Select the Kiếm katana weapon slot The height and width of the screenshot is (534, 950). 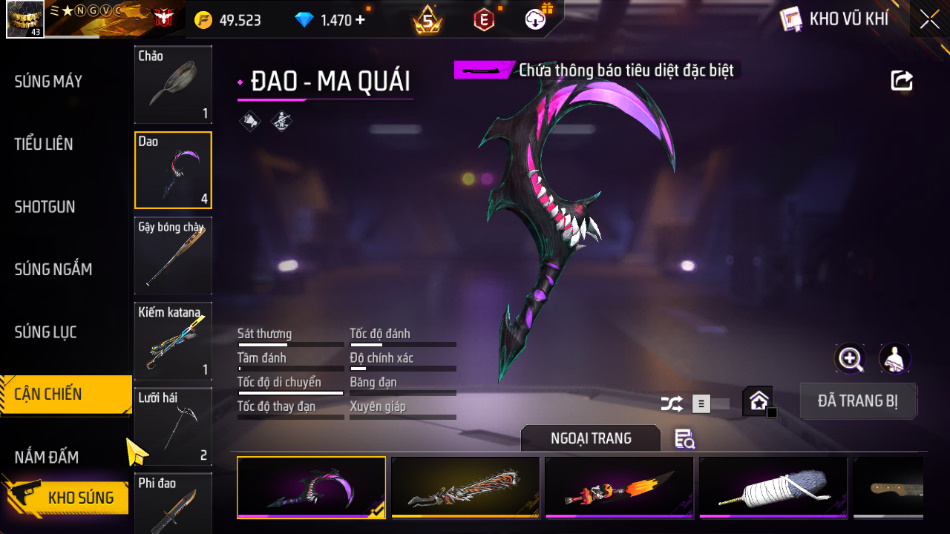(x=173, y=341)
